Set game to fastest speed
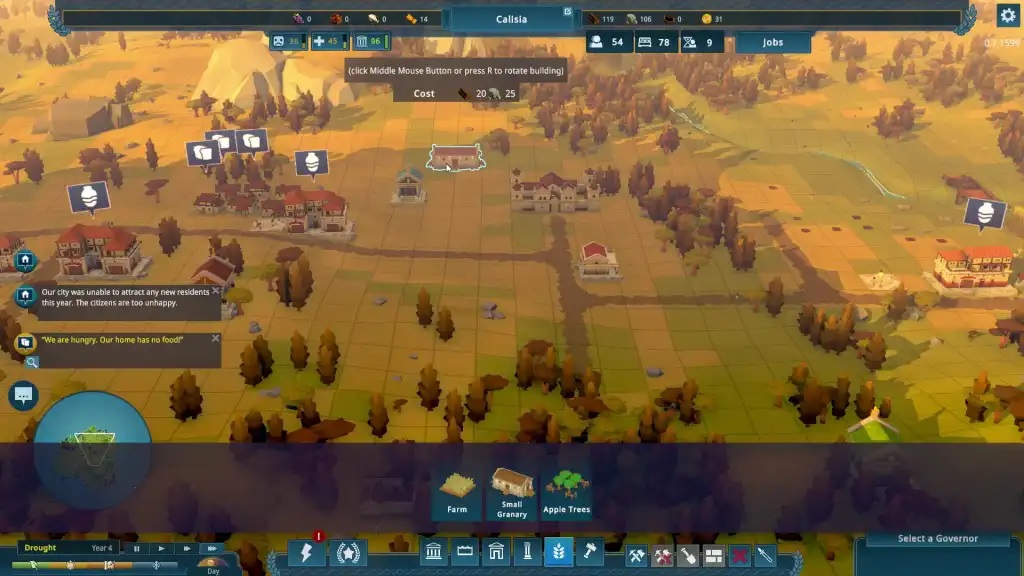1024x576 pixels. [x=211, y=548]
